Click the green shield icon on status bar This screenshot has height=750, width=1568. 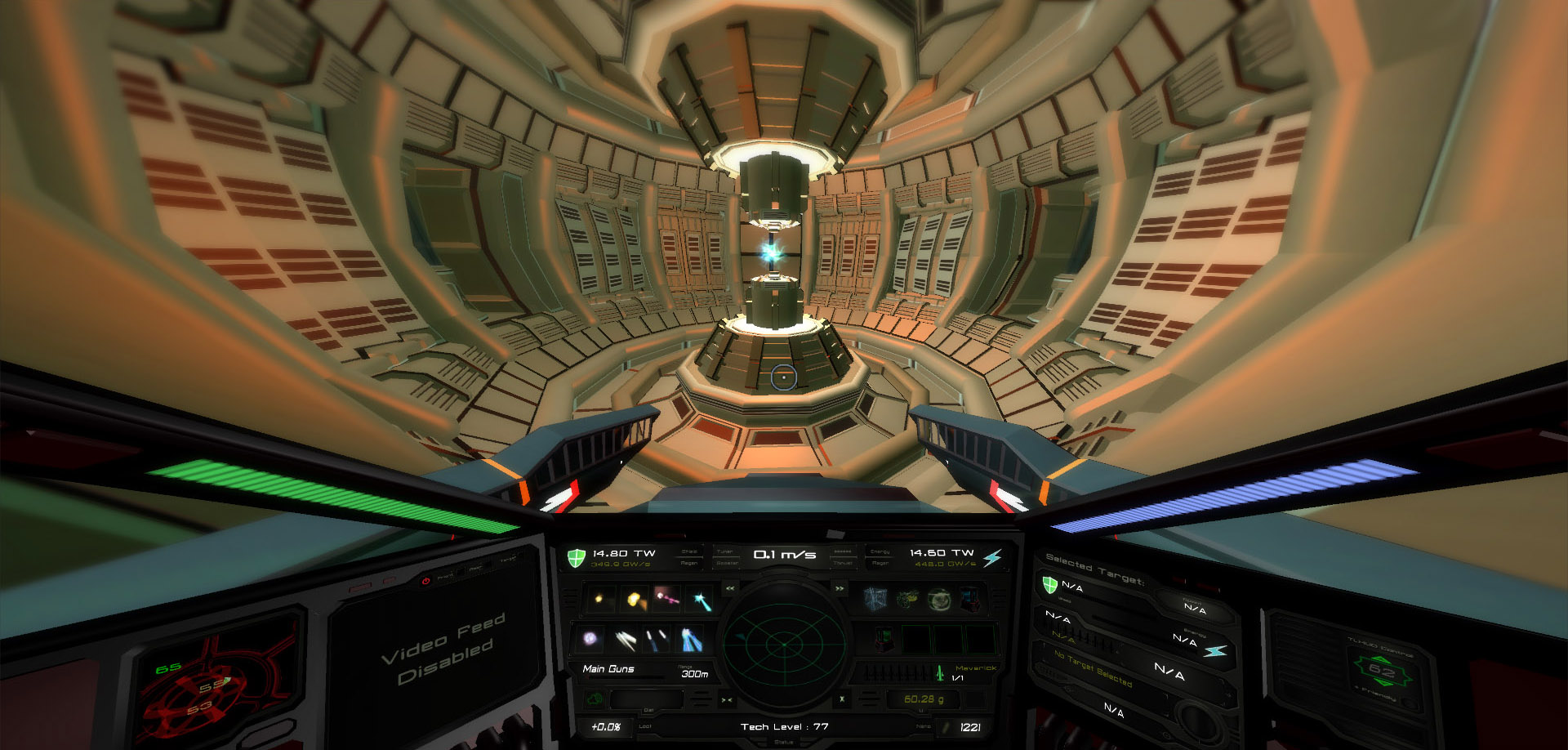click(x=577, y=558)
